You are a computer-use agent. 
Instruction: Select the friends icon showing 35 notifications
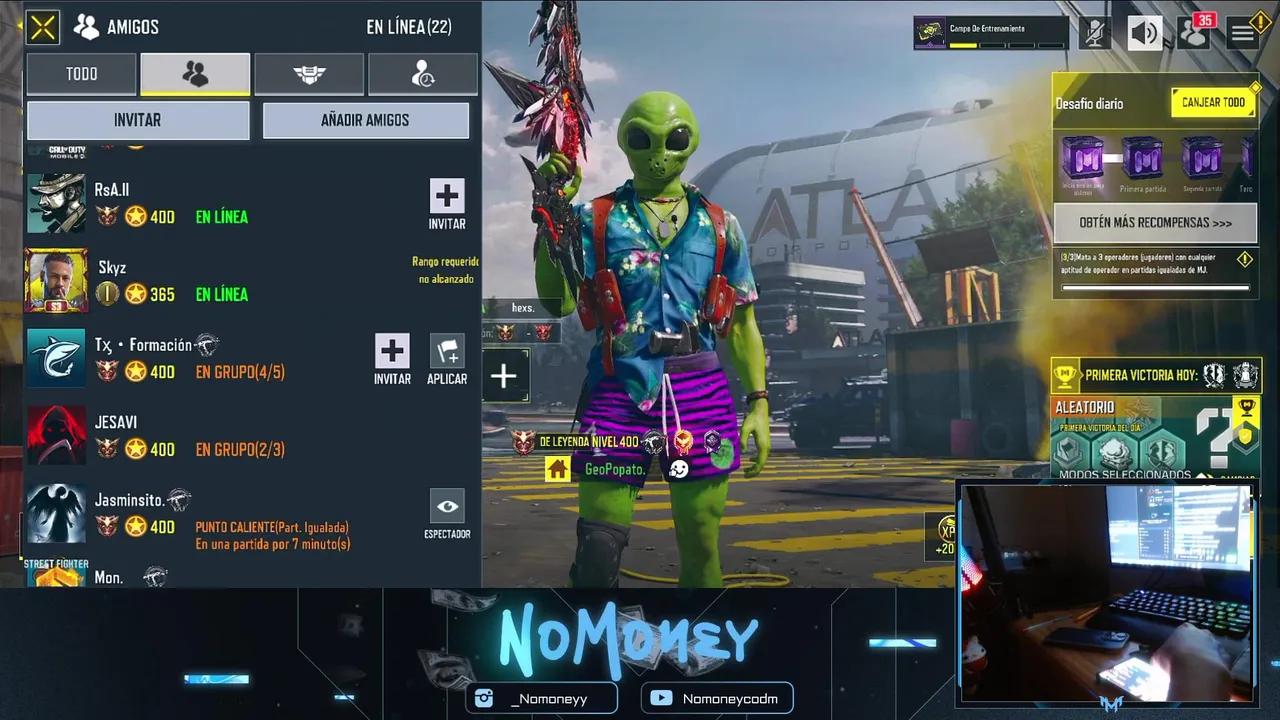tap(1193, 33)
